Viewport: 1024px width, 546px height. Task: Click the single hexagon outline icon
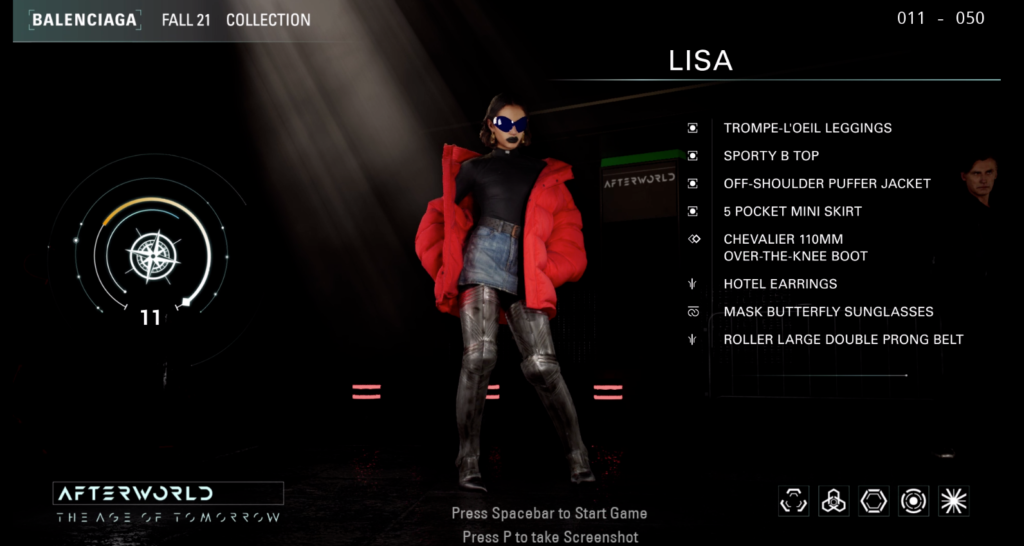point(873,501)
